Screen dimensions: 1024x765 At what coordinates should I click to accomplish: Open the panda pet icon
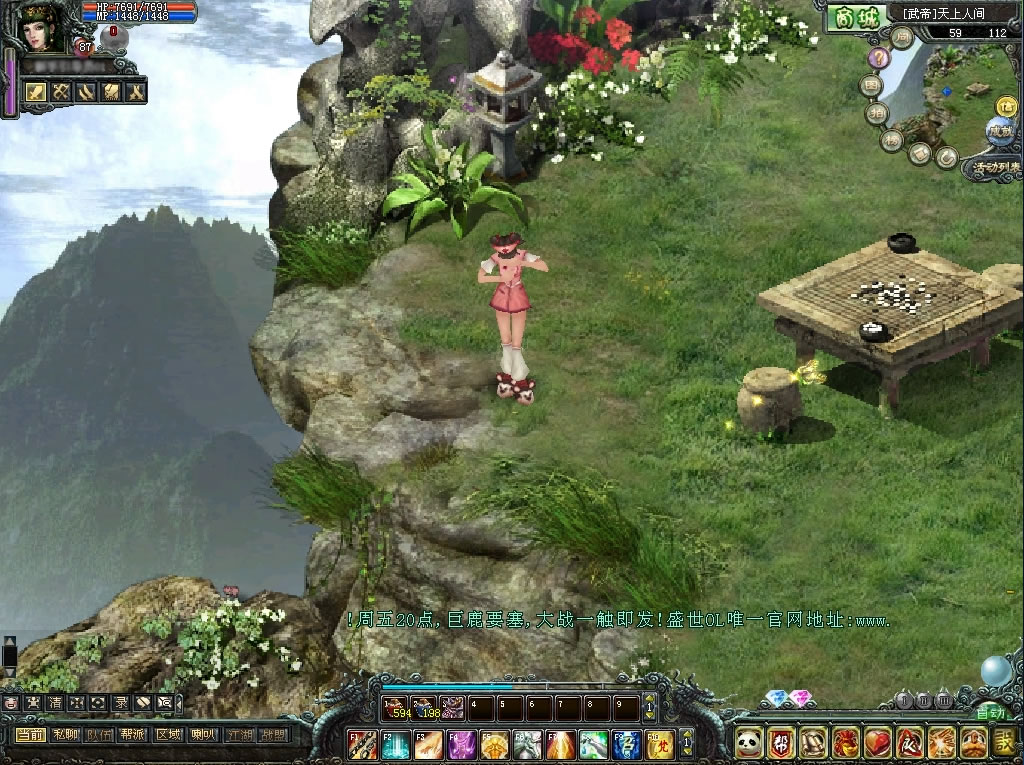tap(749, 742)
